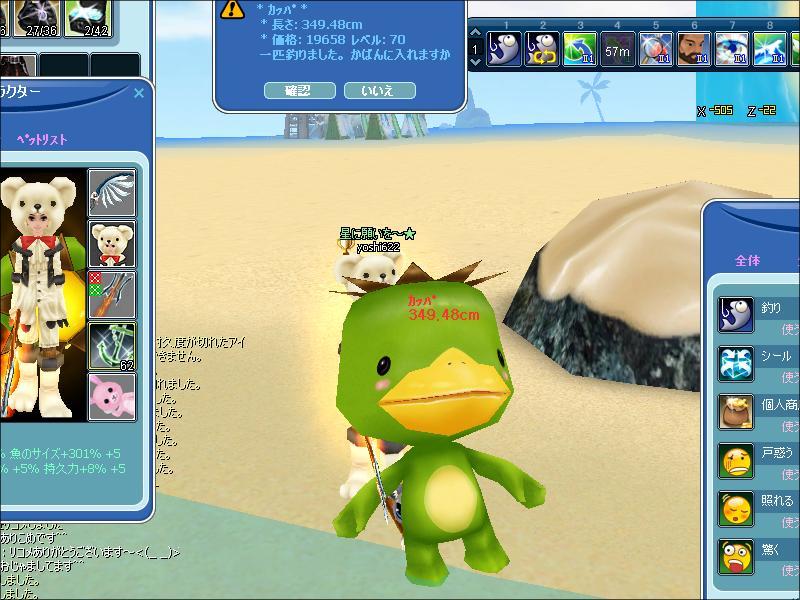The image size is (800, 600).
Task: Confirm with the 確認 button
Action: (299, 90)
